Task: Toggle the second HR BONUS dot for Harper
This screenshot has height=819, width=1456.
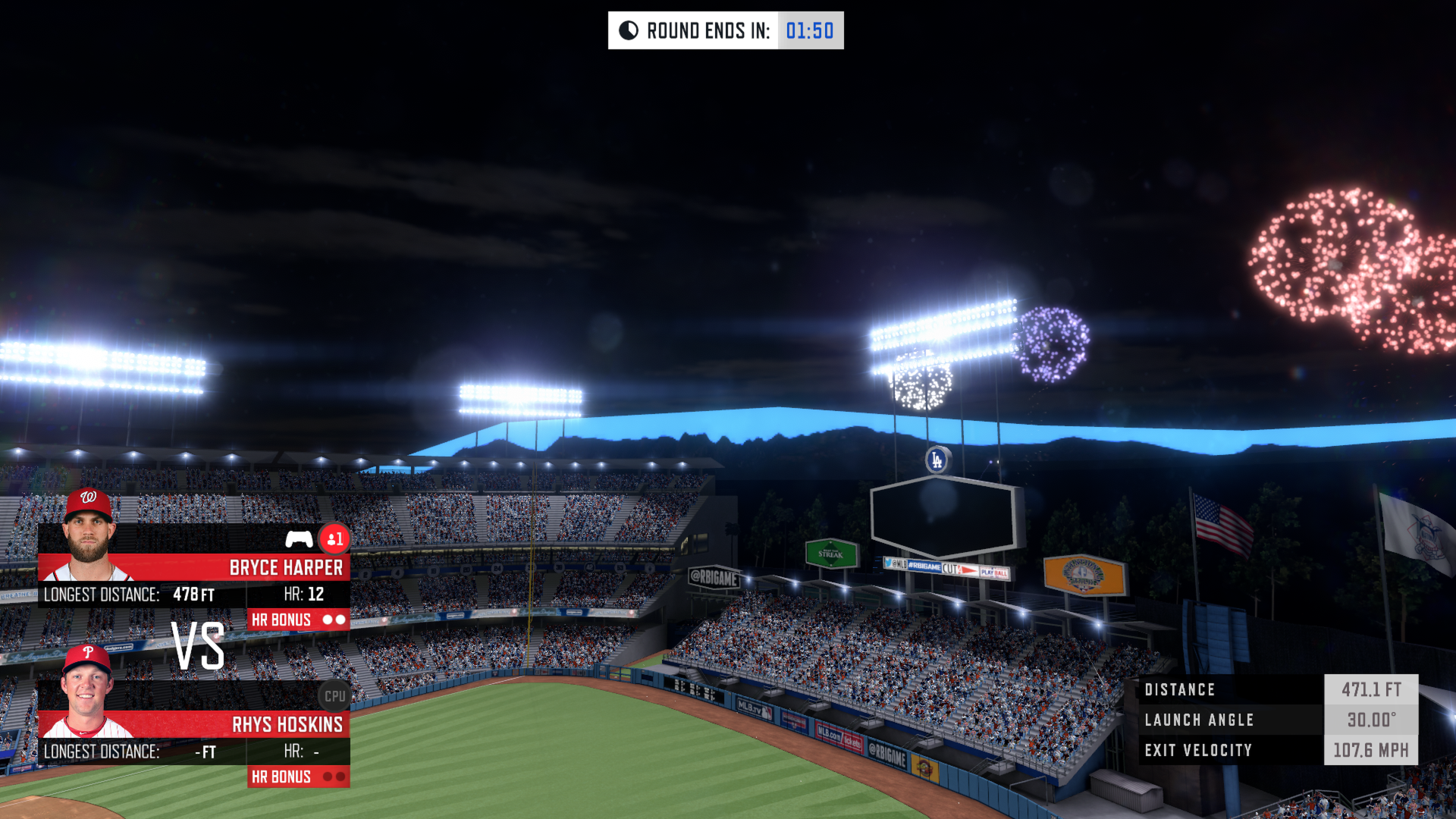Action: pos(341,619)
